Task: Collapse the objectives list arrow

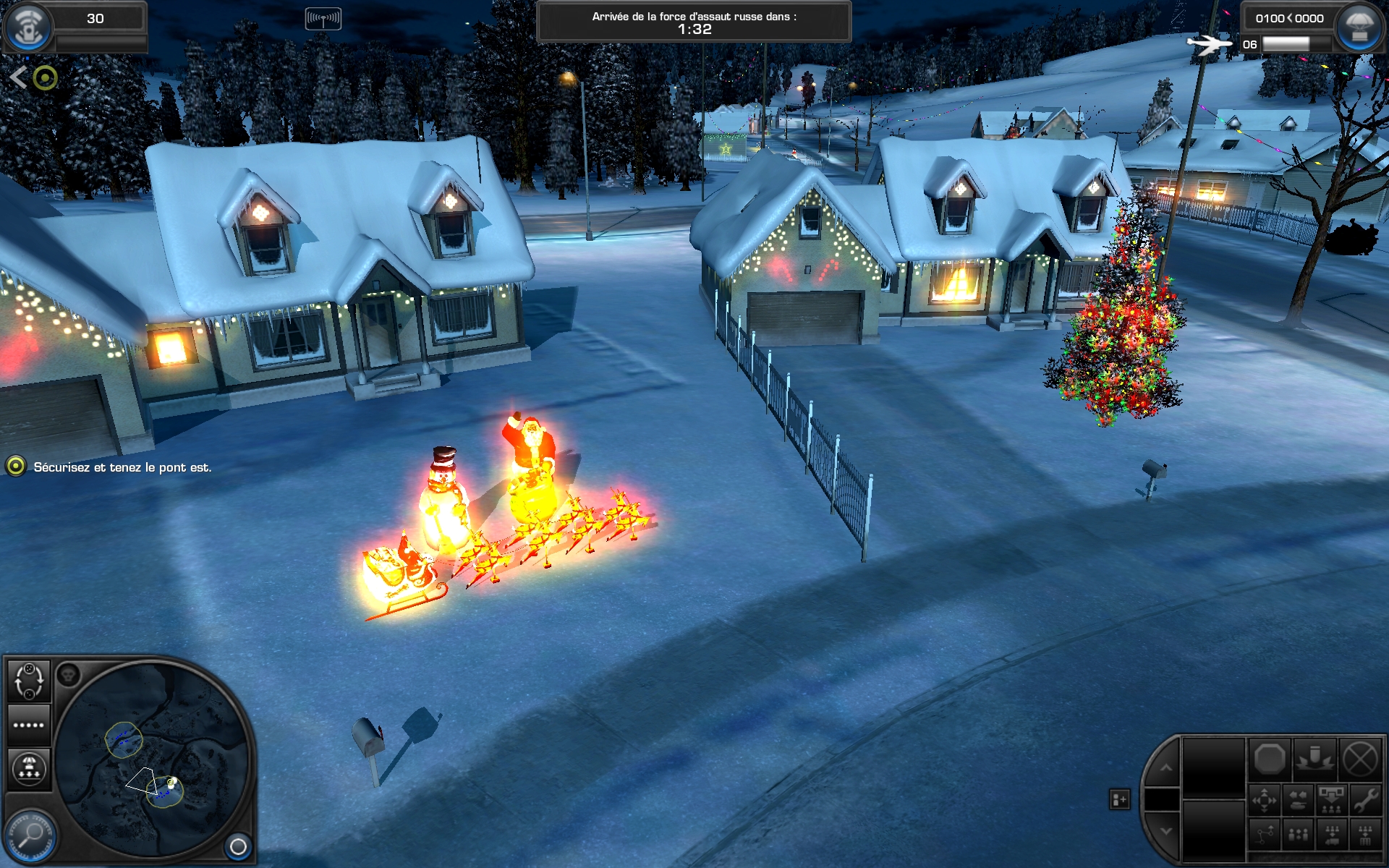Action: (x=19, y=77)
